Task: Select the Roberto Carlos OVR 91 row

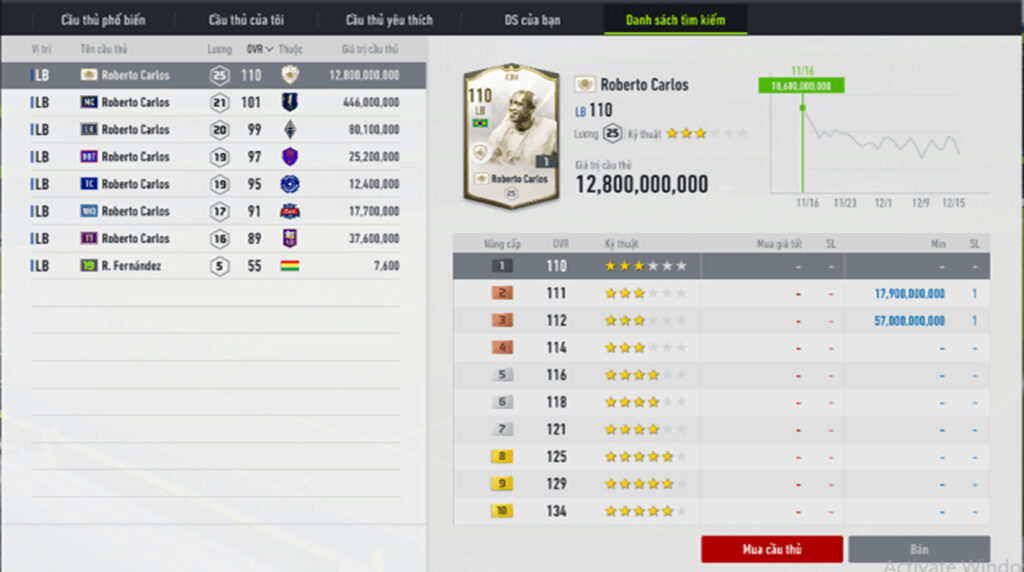Action: [214, 211]
